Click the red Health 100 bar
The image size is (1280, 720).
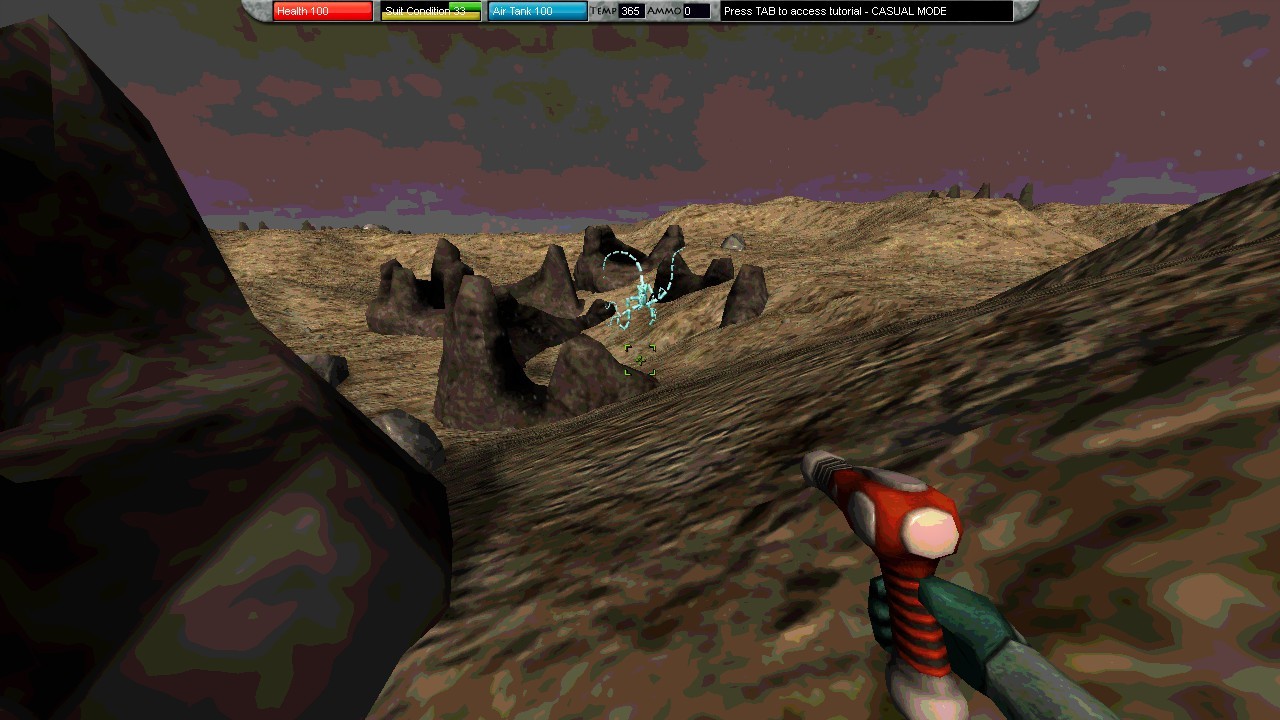tap(320, 11)
